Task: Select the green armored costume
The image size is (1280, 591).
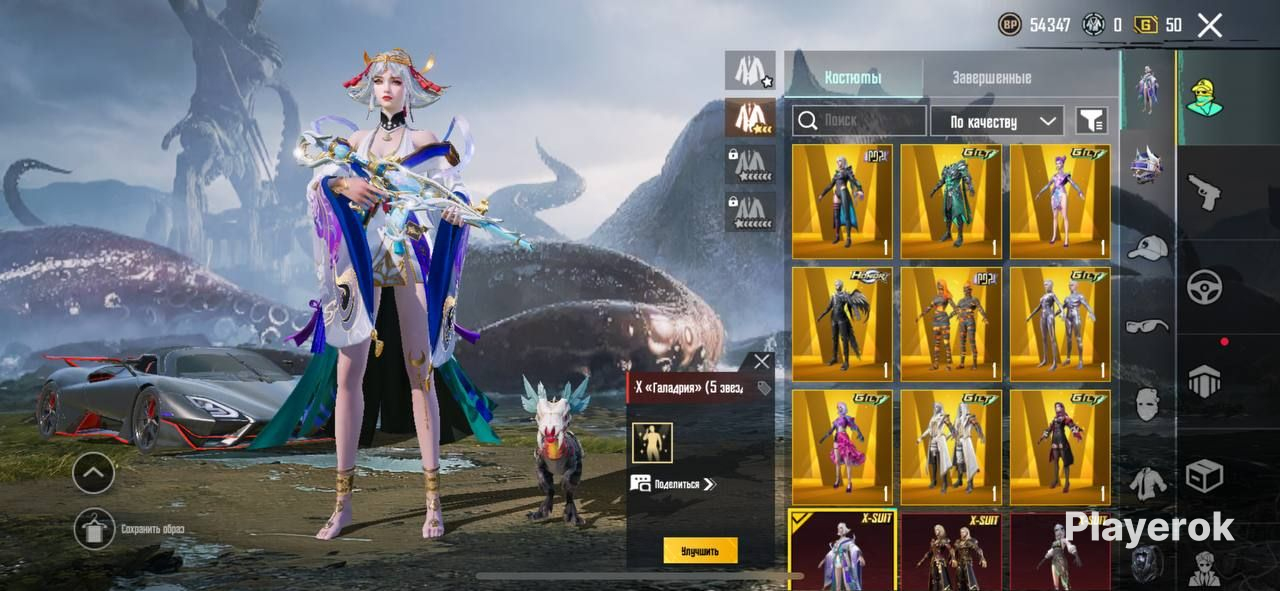Action: (x=950, y=201)
